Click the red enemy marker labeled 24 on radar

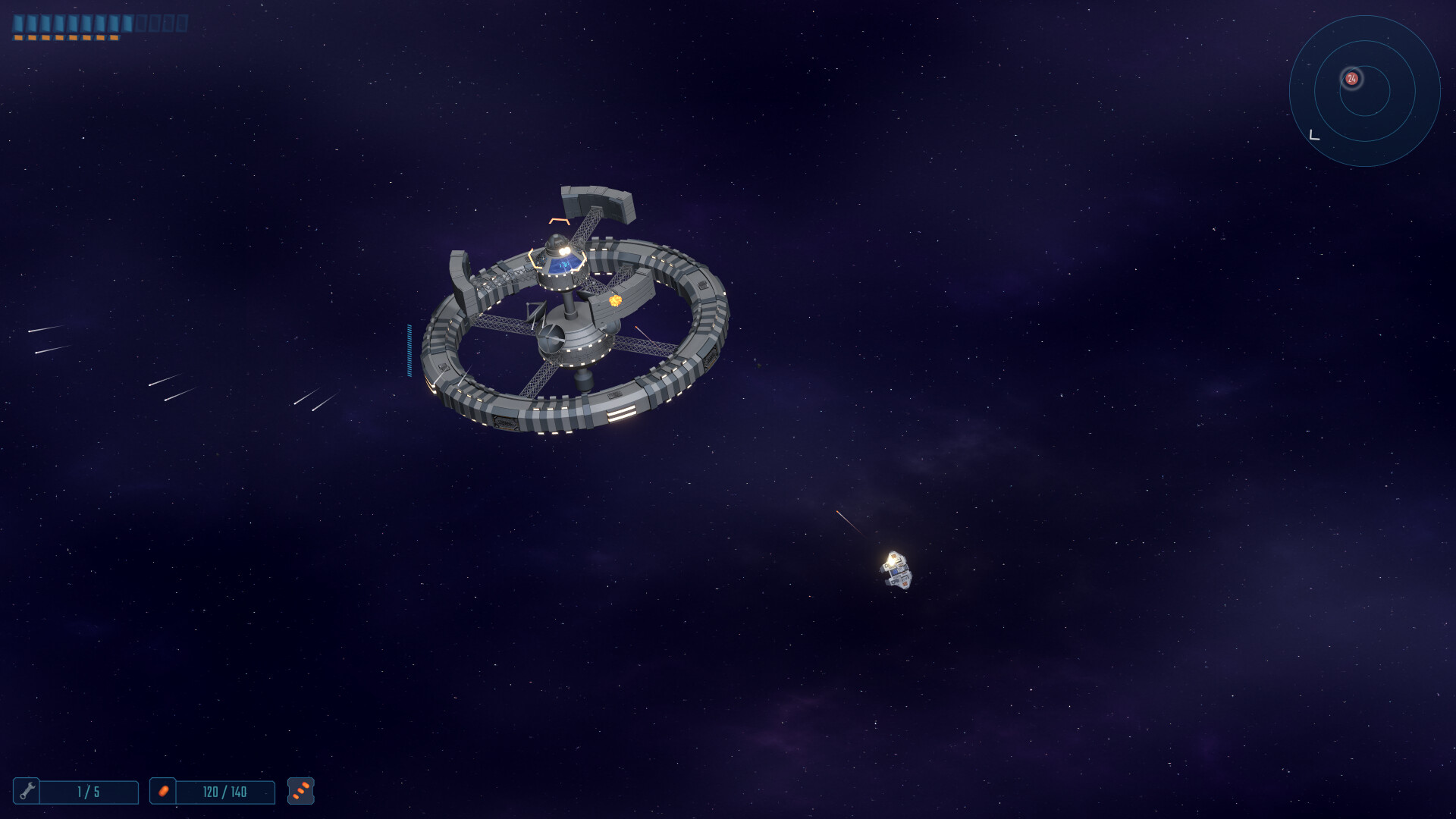[1351, 78]
